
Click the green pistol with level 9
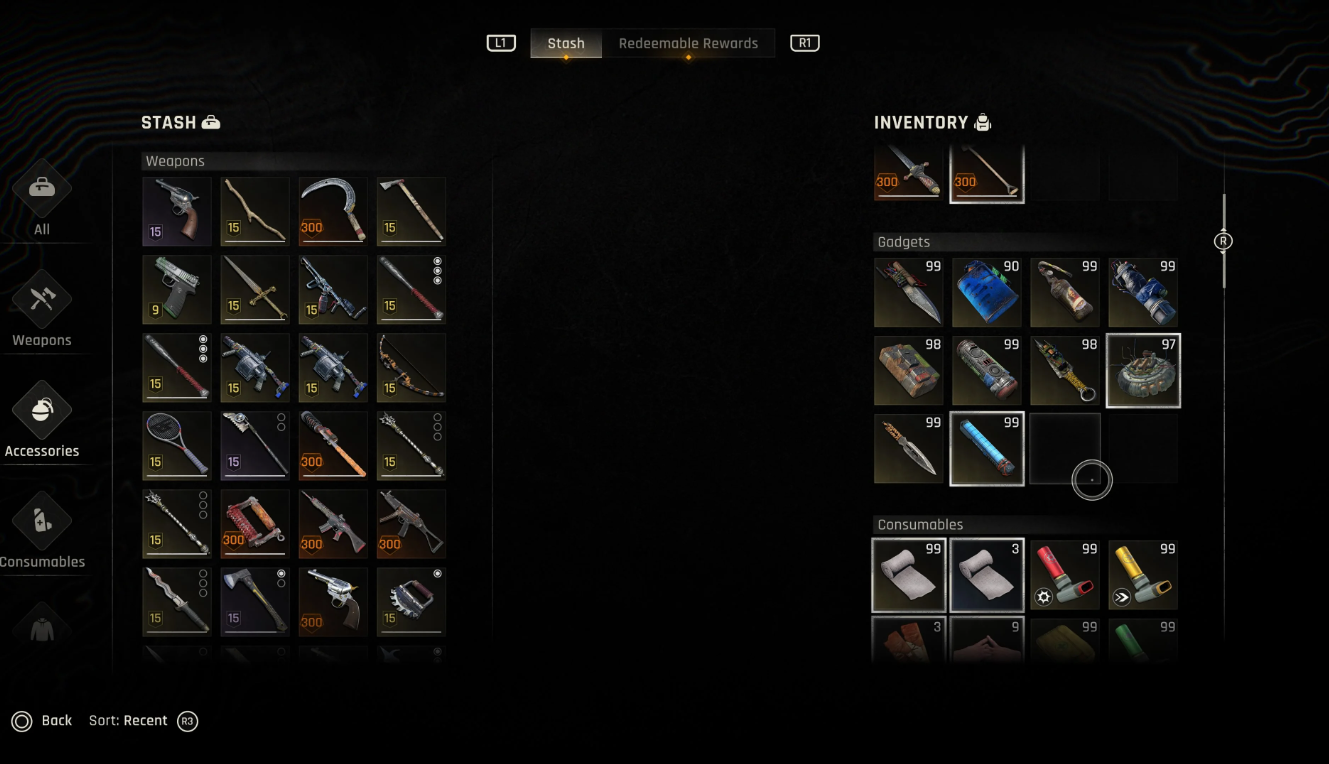177,289
